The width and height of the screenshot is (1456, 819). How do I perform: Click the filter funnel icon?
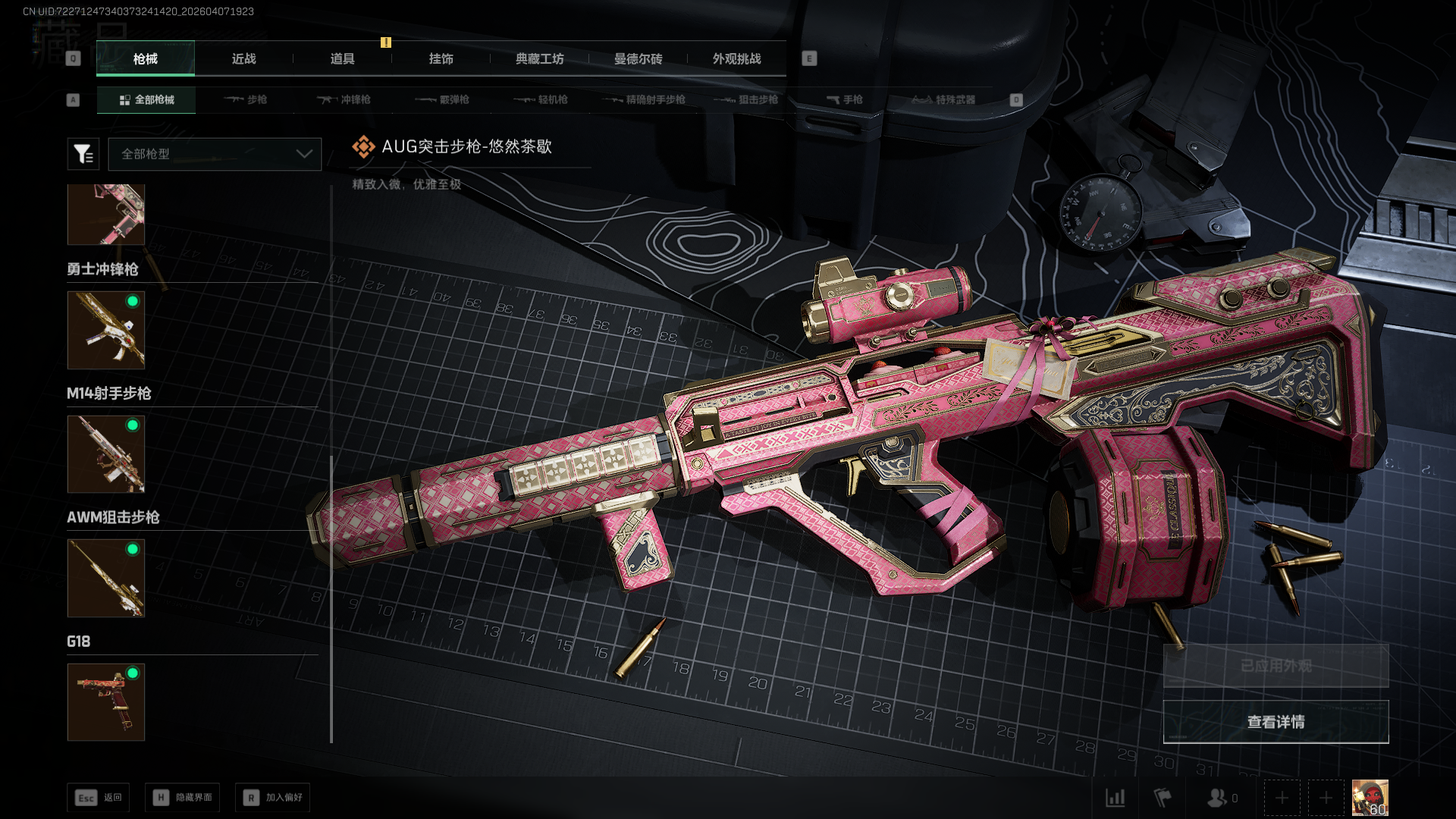point(83,154)
